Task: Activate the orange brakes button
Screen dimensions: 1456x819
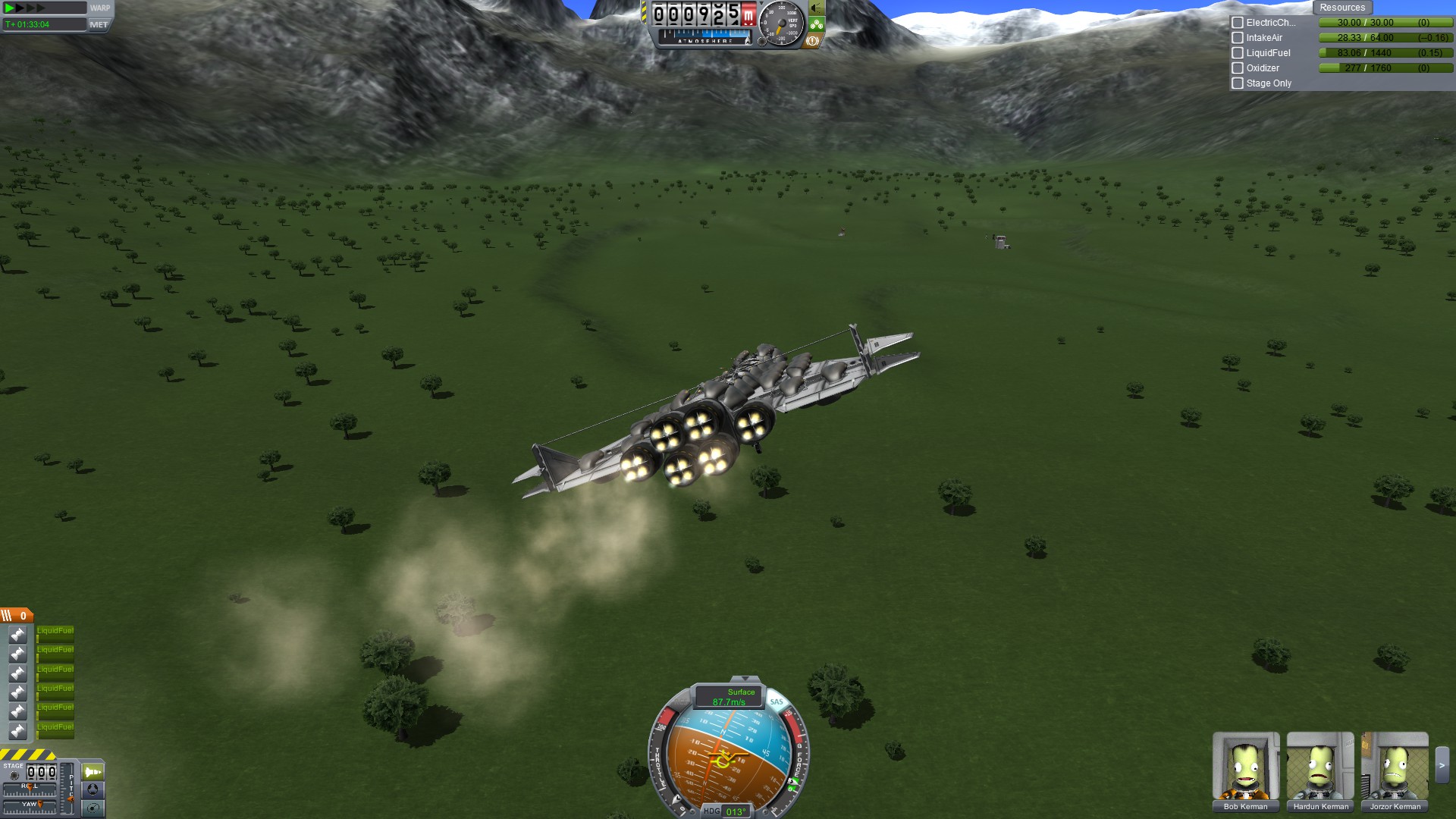Action: coord(812,41)
